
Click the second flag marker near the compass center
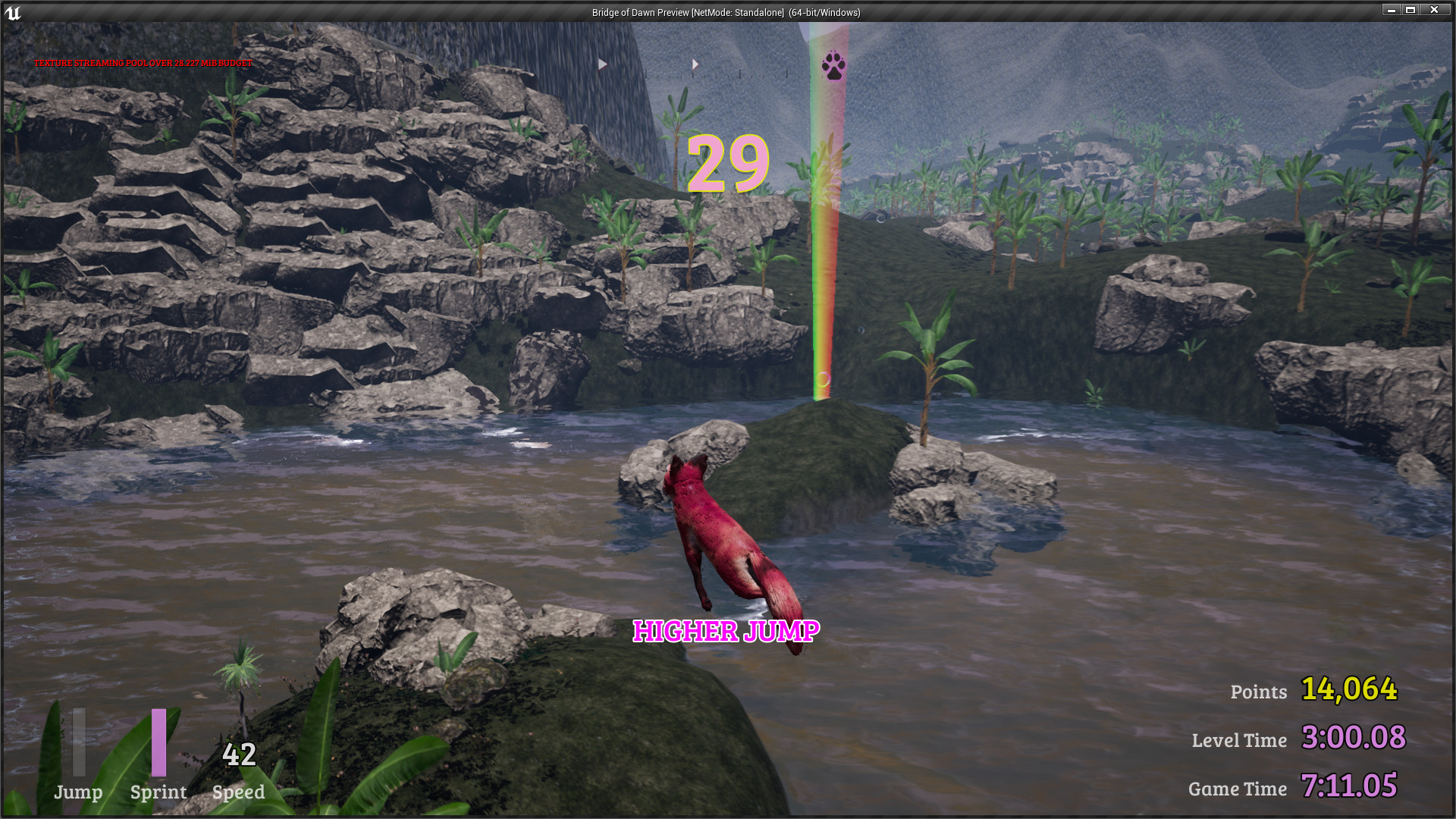(x=695, y=64)
